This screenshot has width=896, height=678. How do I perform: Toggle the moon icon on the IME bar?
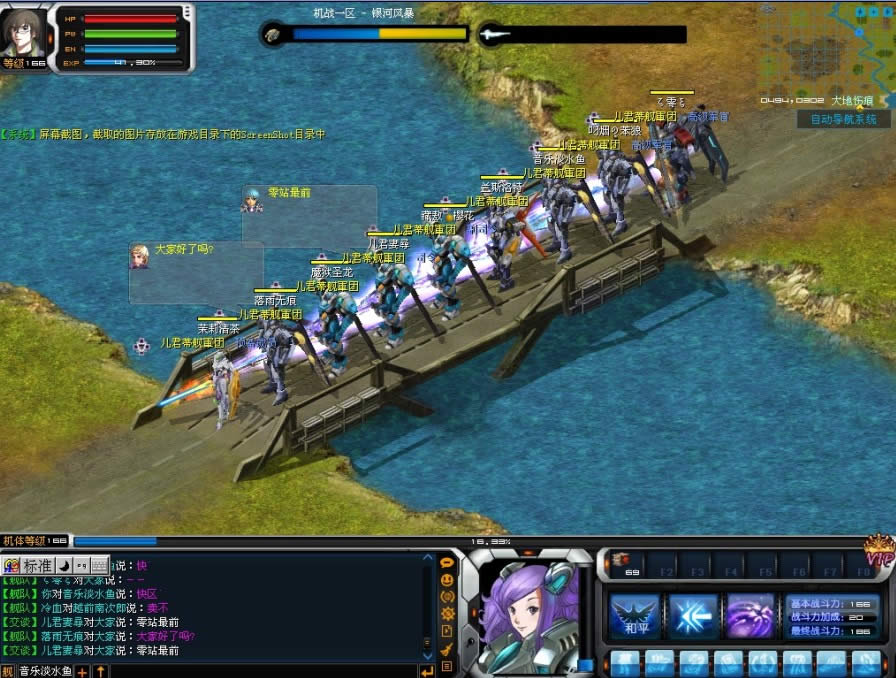(63, 565)
